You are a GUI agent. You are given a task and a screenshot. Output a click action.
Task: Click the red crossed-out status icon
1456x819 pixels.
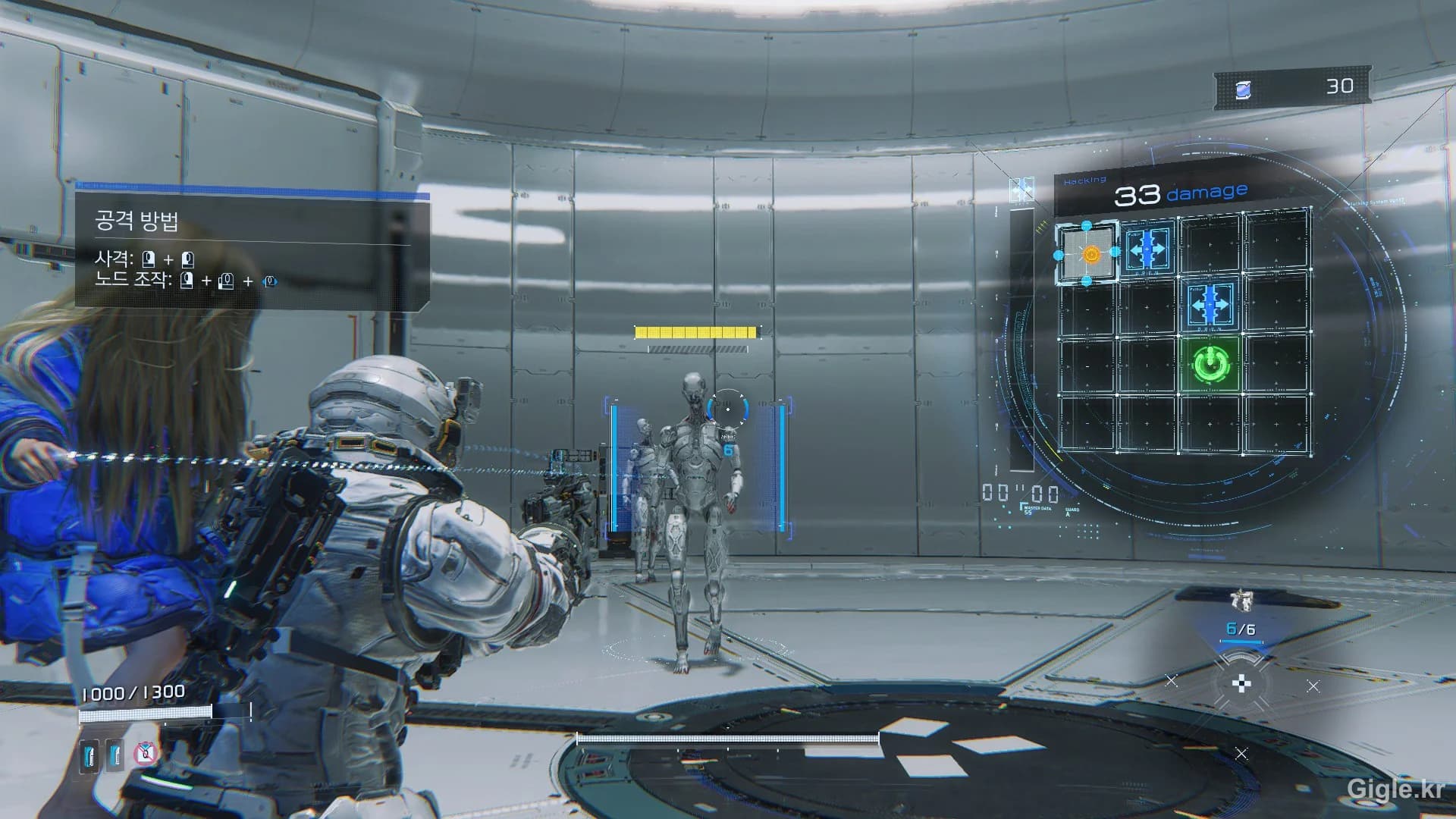coord(145,753)
